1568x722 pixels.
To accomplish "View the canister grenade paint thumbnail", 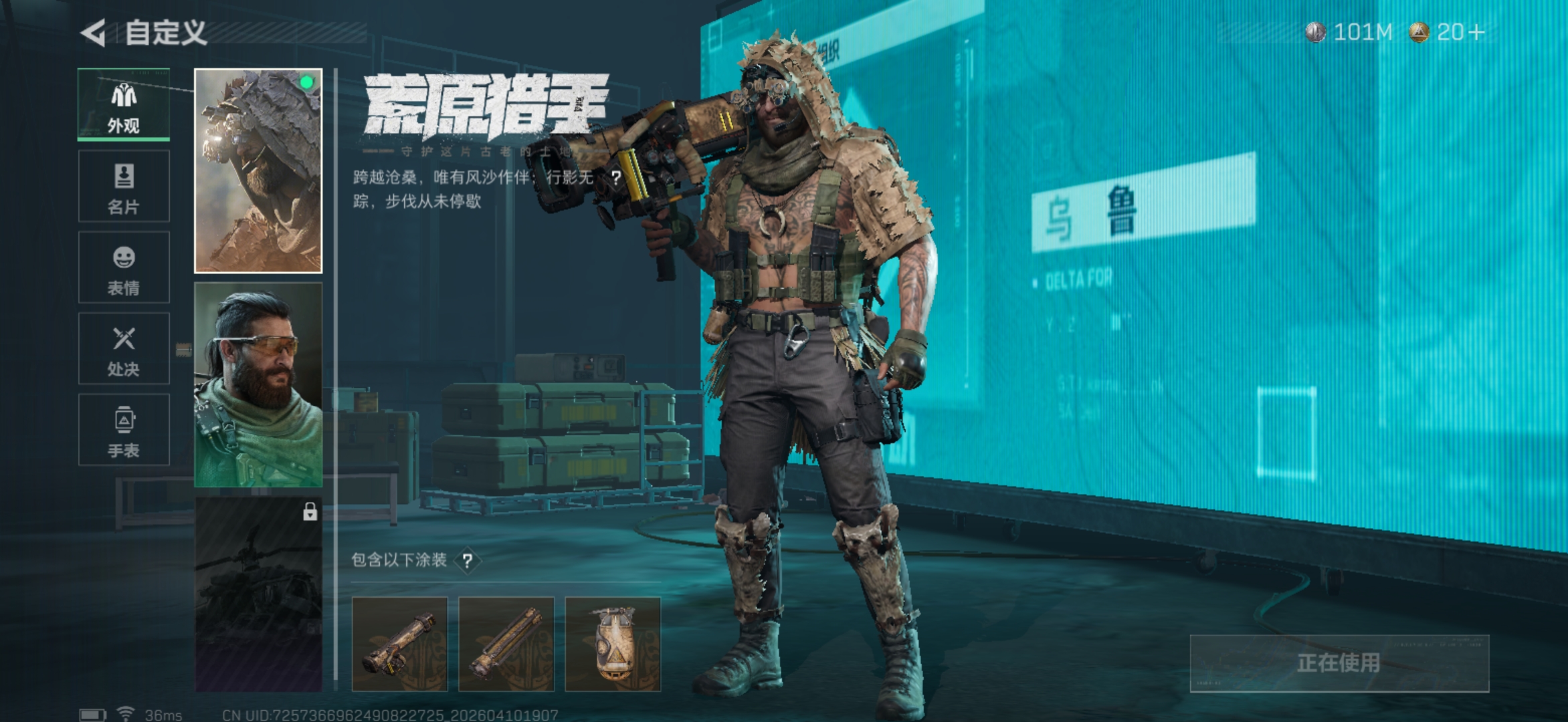I will (613, 644).
